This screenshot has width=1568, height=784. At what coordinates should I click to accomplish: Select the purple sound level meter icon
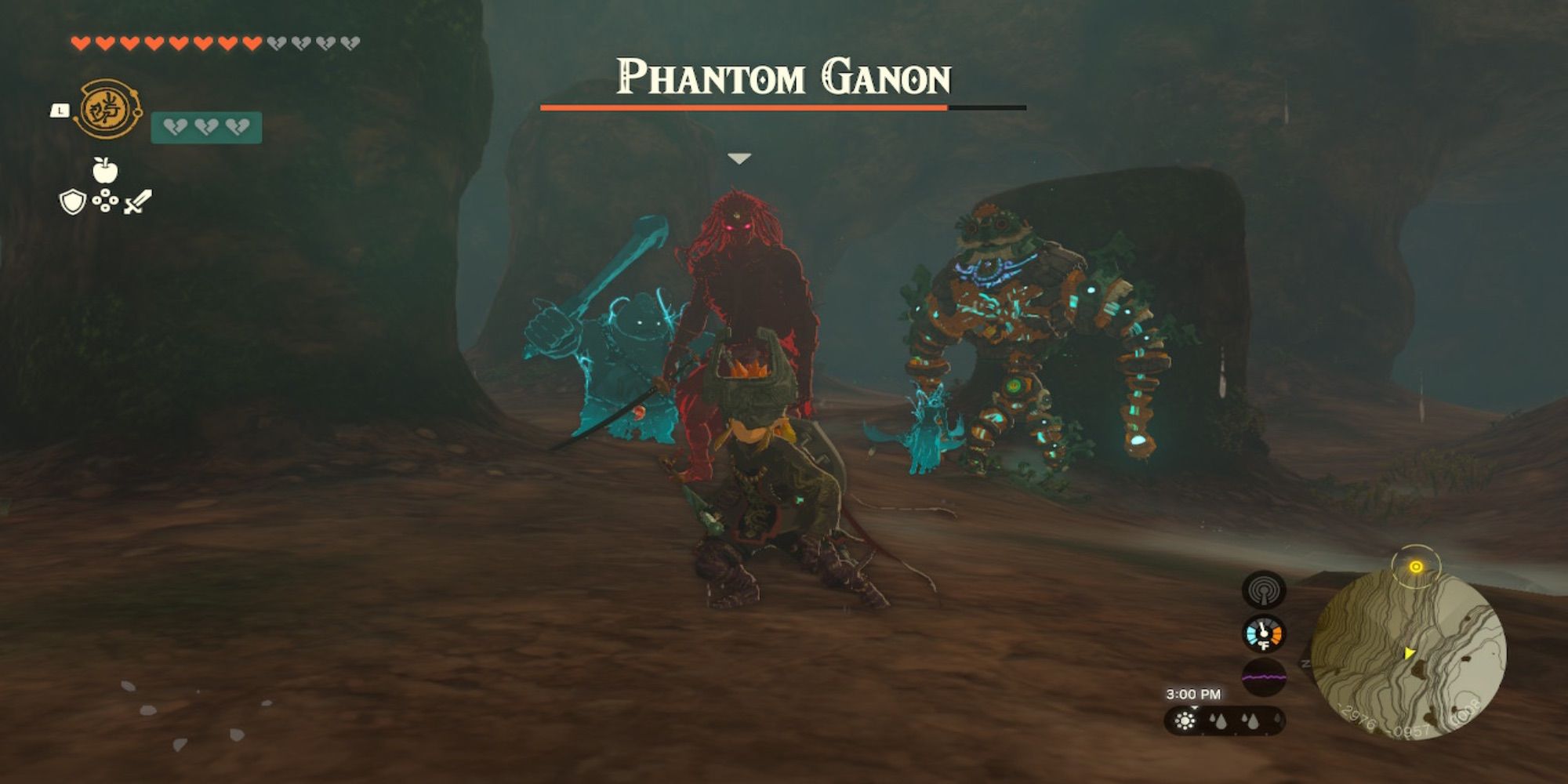[x=1264, y=676]
